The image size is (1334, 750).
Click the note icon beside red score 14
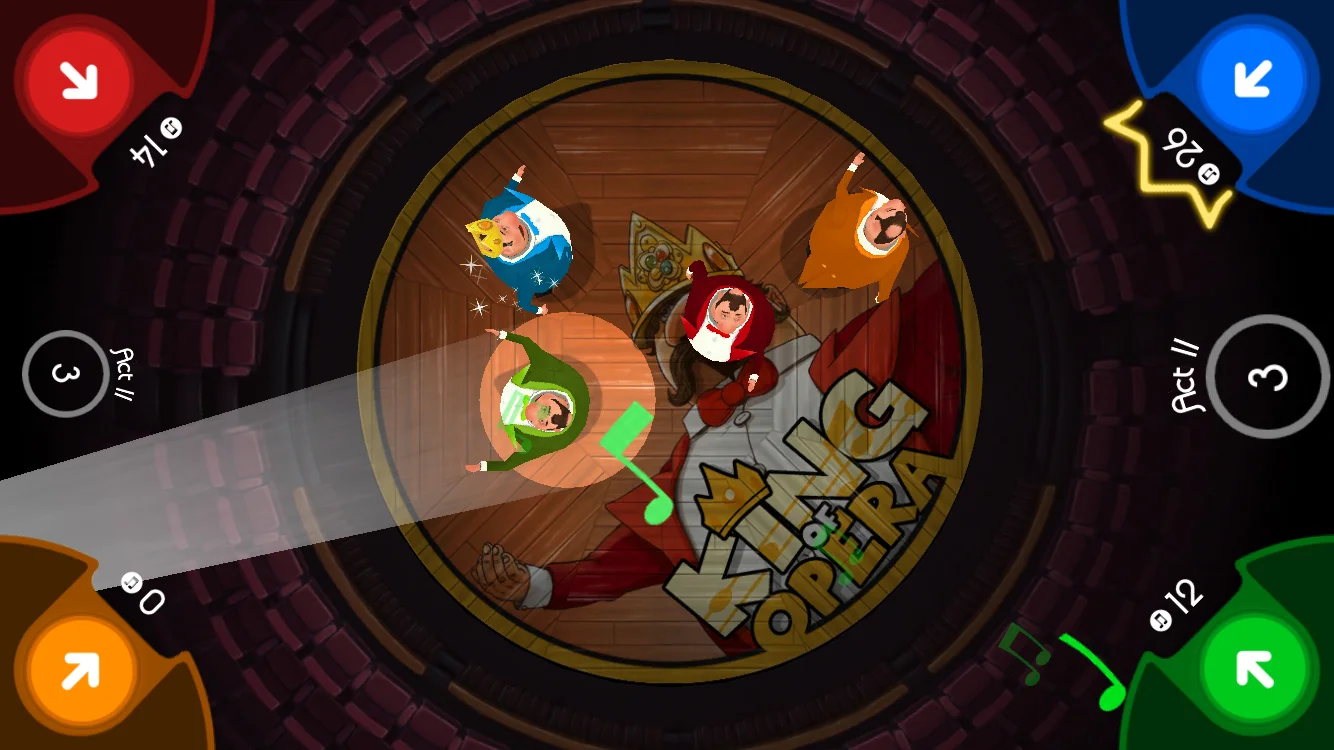tap(171, 127)
